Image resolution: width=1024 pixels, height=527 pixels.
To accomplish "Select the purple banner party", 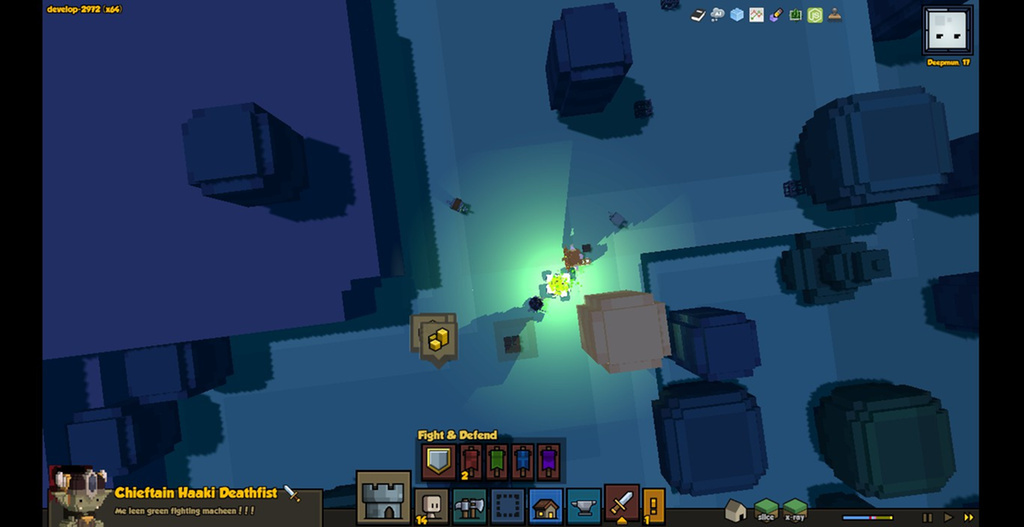I will coord(549,462).
